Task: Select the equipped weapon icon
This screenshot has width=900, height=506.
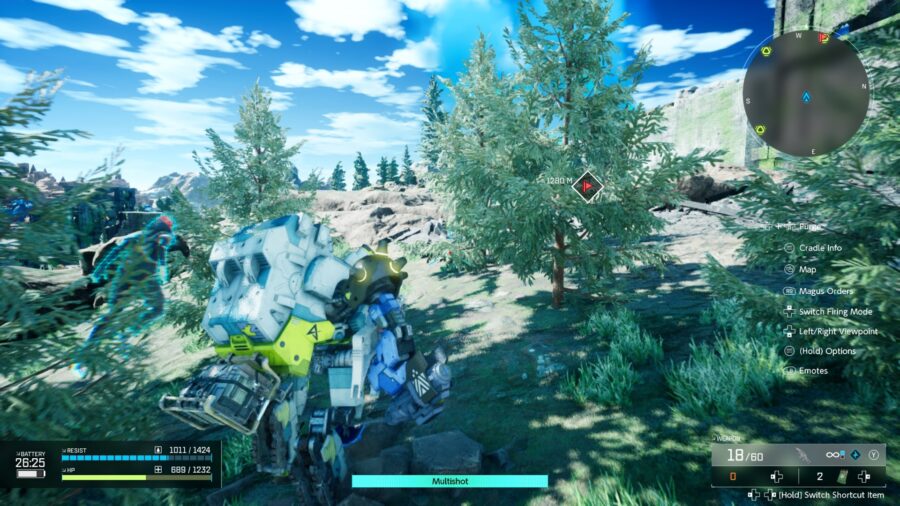Action: pyautogui.click(x=800, y=455)
